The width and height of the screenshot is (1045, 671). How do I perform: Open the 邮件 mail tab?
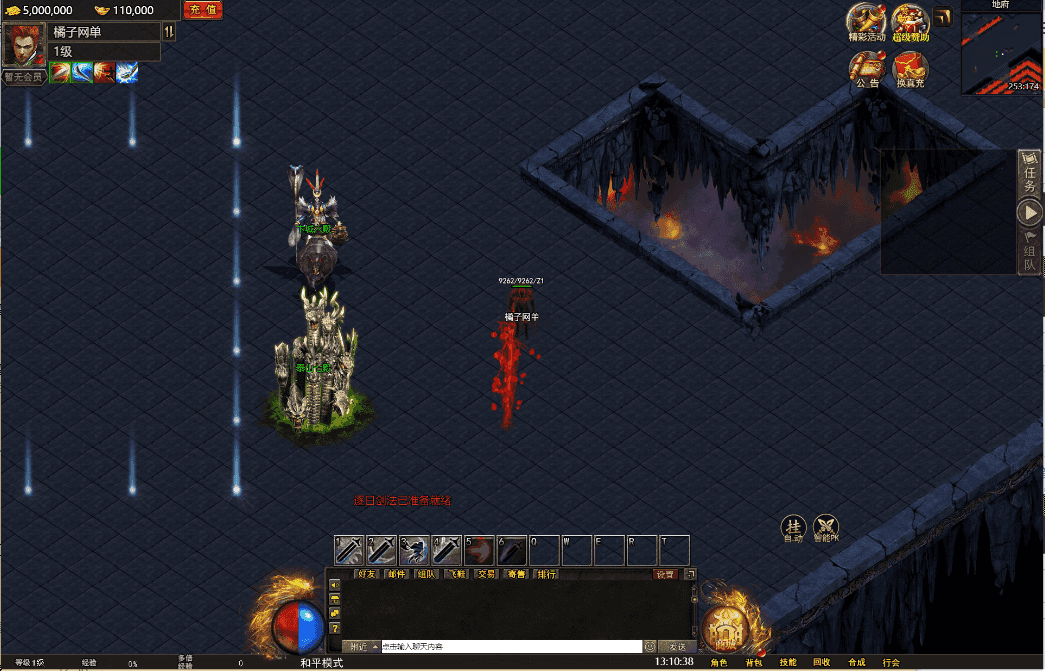click(x=397, y=574)
